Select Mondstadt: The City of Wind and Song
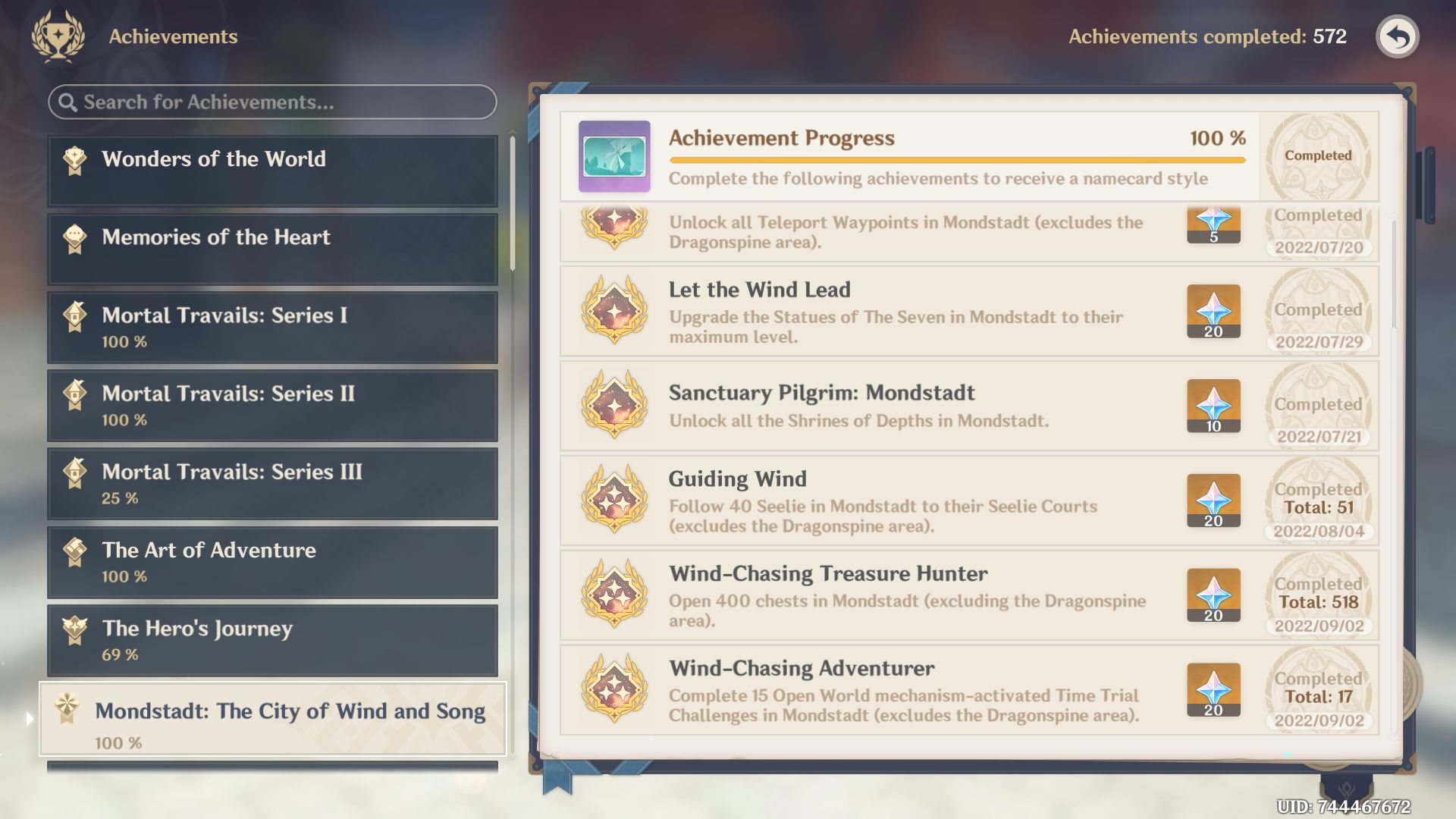The image size is (1456, 819). (x=273, y=720)
